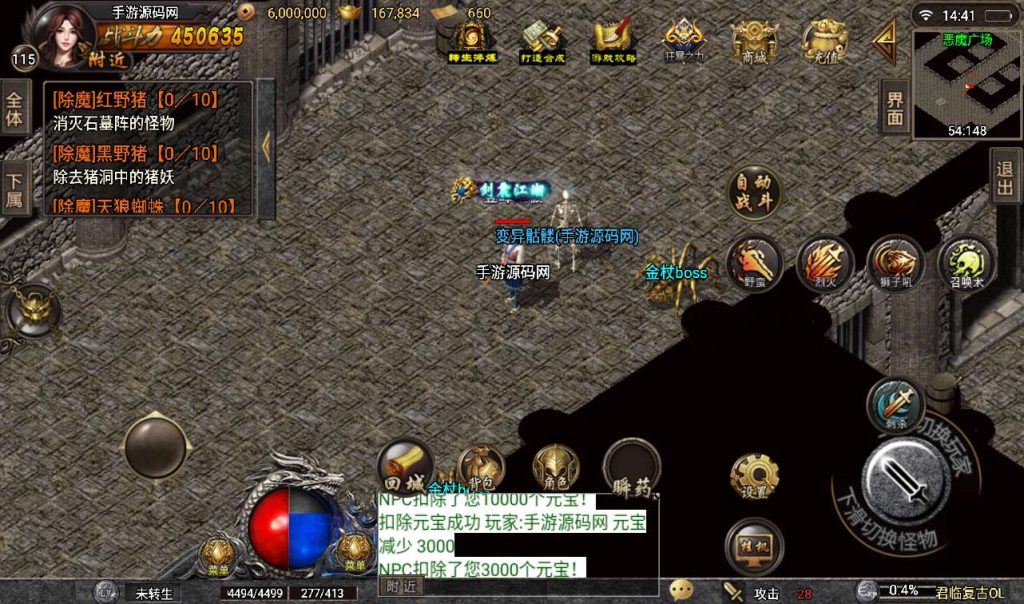
Task: Use the 回城 return-to-town scroll
Action: [405, 464]
